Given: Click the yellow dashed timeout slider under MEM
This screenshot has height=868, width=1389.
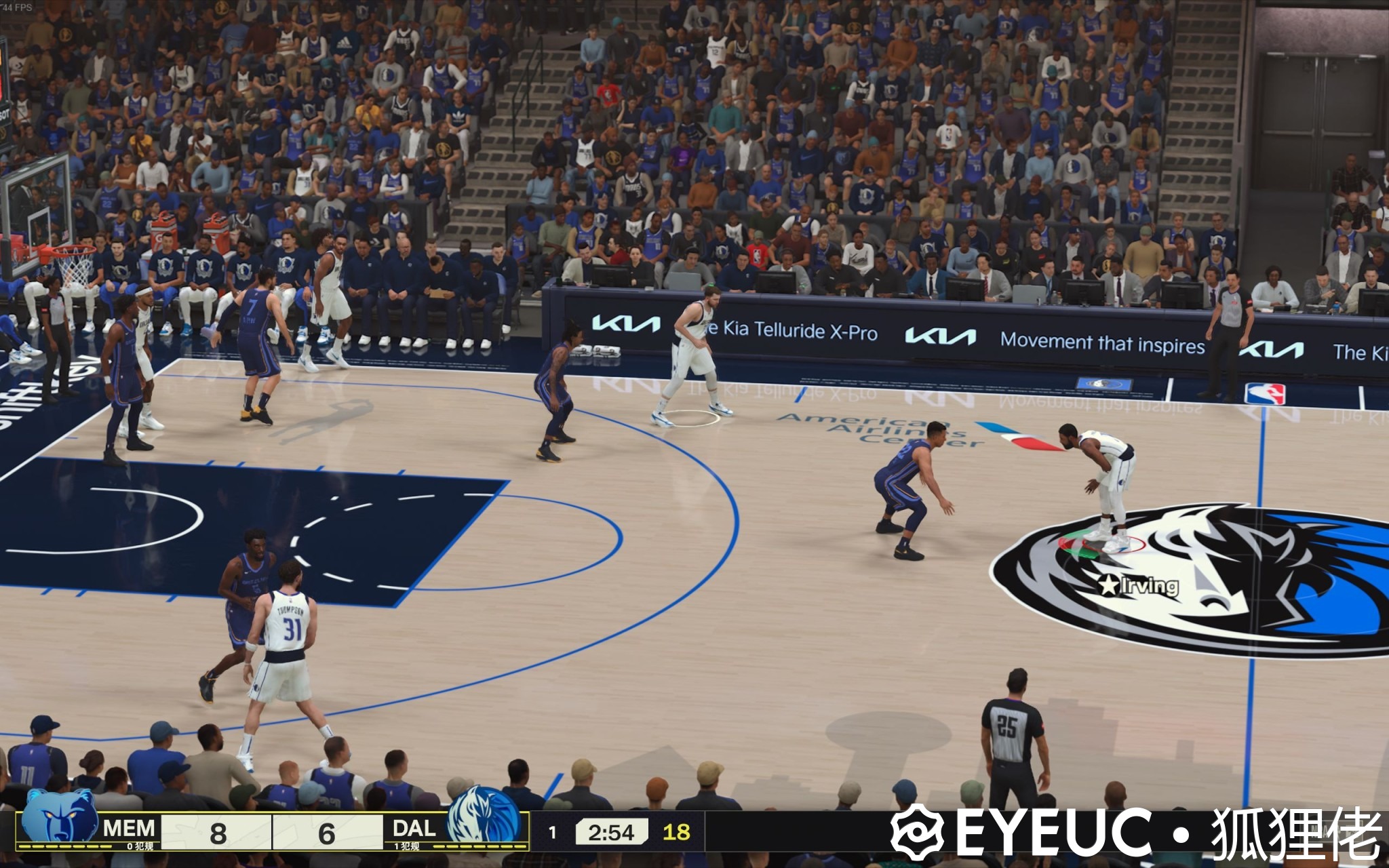Looking at the screenshot, I should click(64, 848).
